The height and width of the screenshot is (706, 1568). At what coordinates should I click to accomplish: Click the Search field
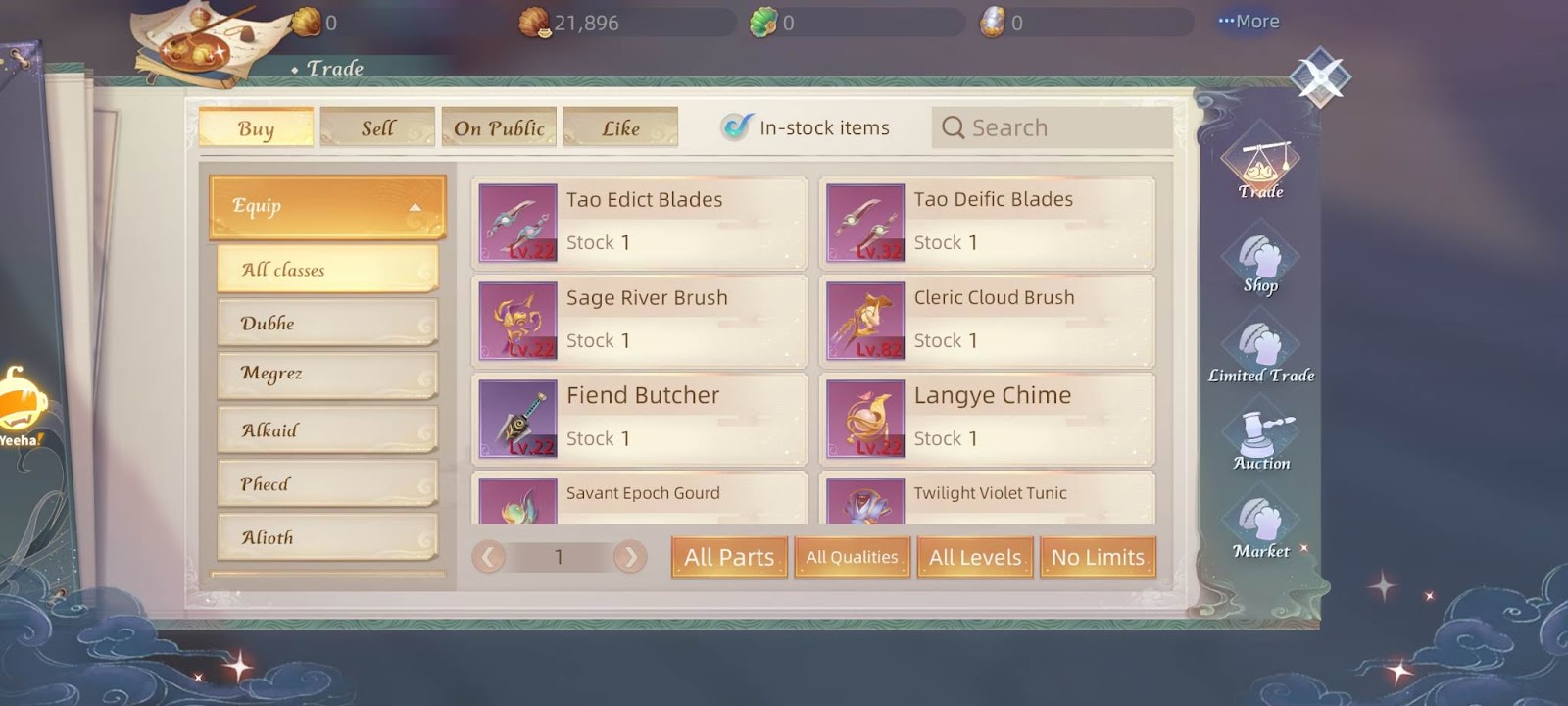click(x=1051, y=128)
